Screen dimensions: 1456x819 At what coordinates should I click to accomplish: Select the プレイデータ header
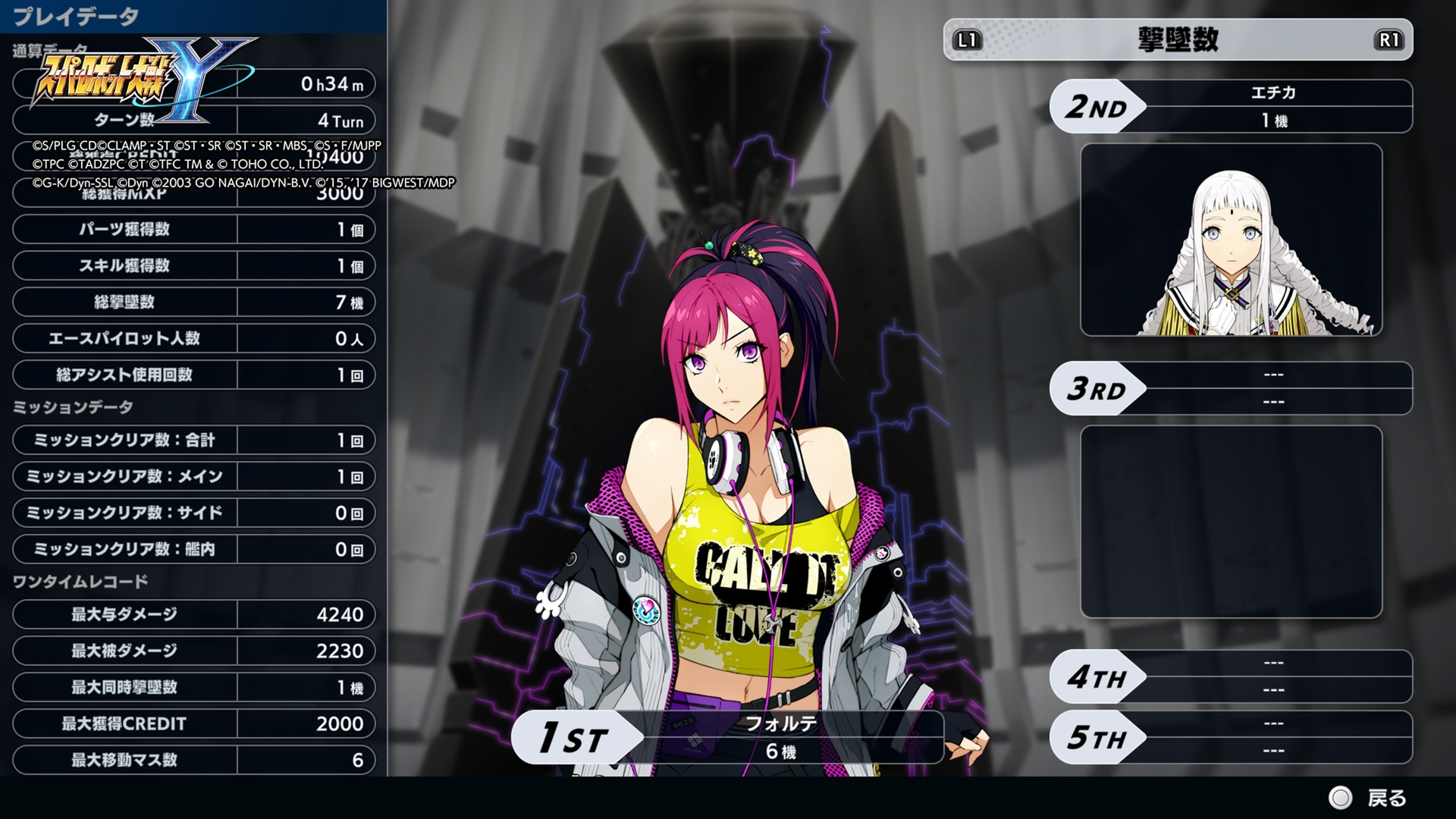tap(76, 17)
